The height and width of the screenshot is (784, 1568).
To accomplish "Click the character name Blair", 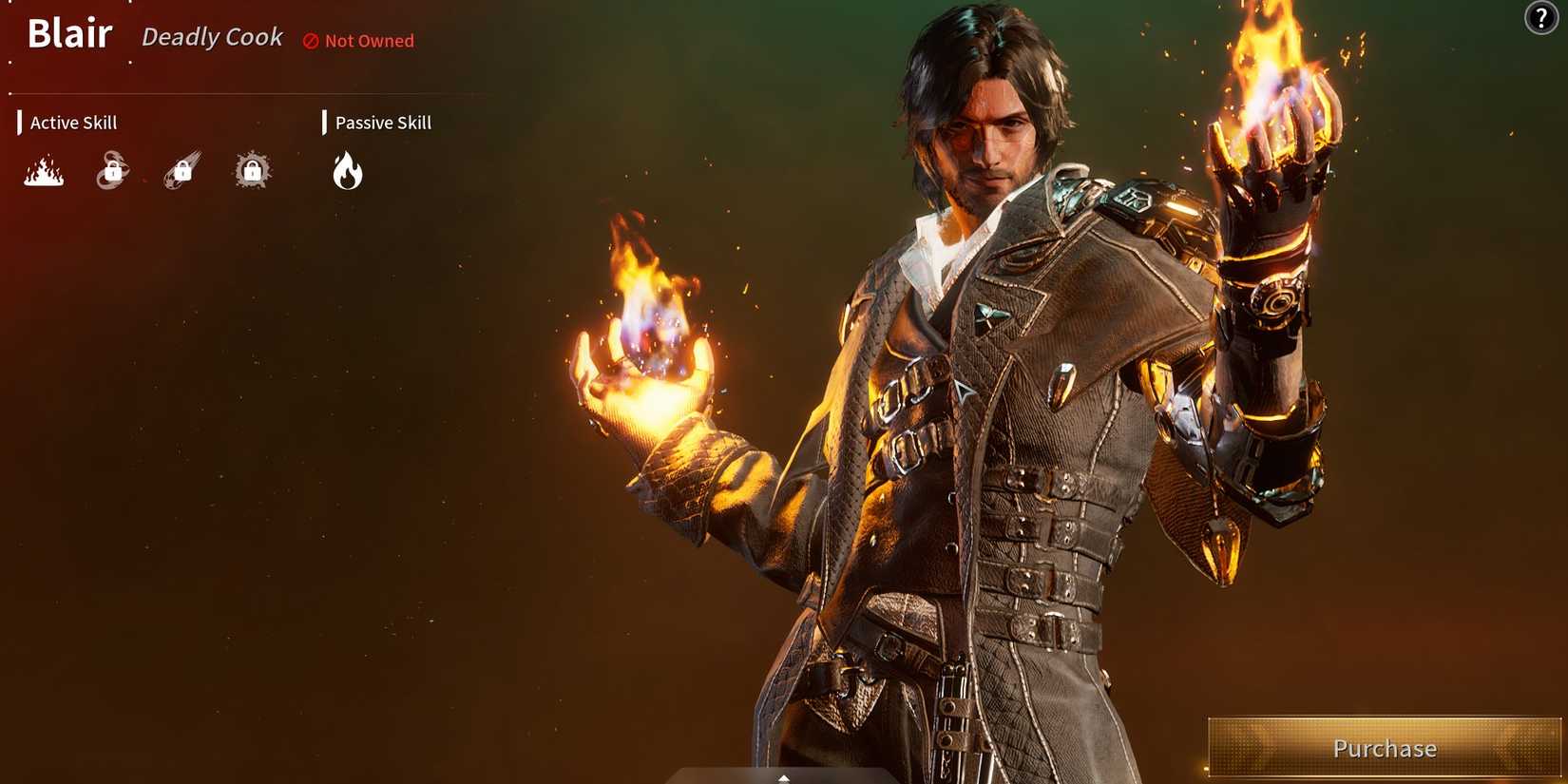I will (x=69, y=33).
